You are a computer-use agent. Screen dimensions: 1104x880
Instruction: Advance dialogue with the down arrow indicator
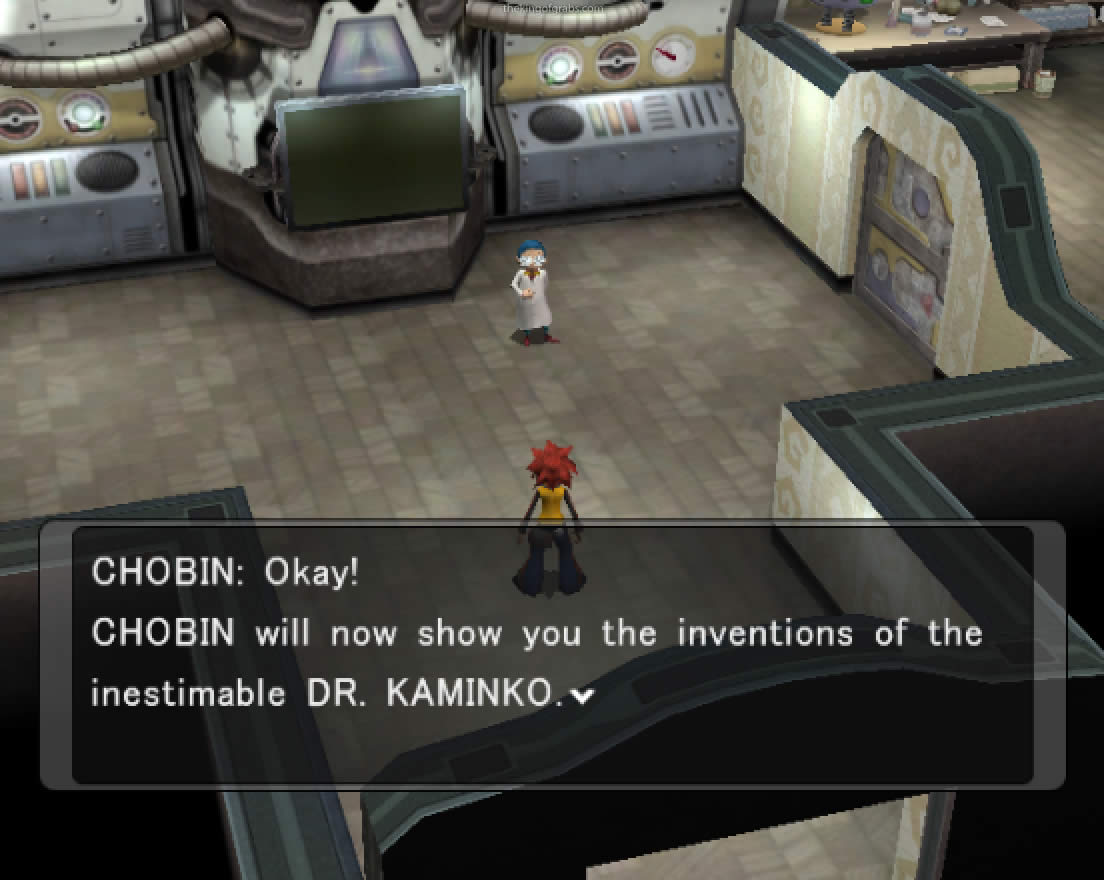(x=578, y=696)
